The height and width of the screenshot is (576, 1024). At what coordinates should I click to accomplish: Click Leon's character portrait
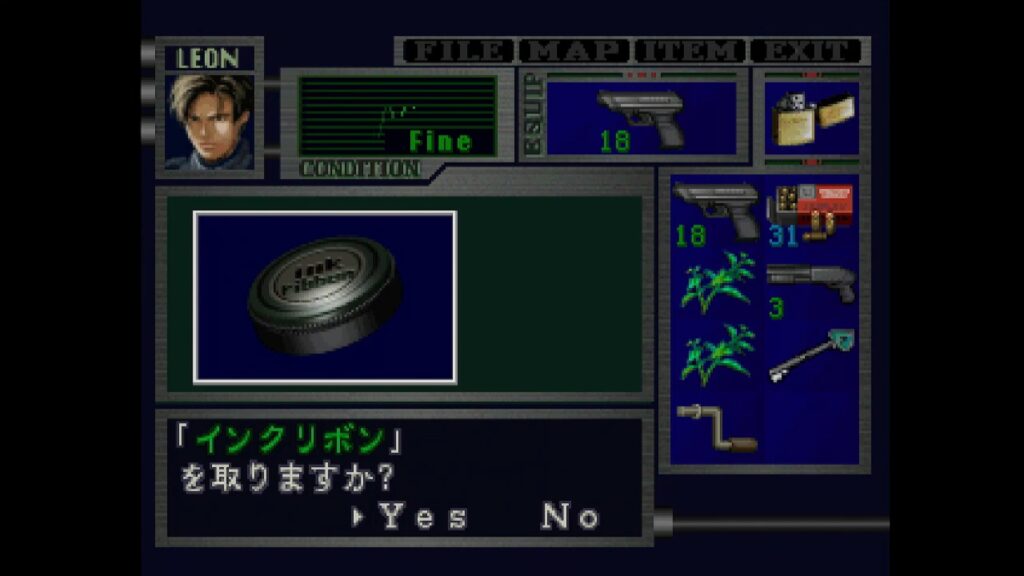tap(210, 122)
